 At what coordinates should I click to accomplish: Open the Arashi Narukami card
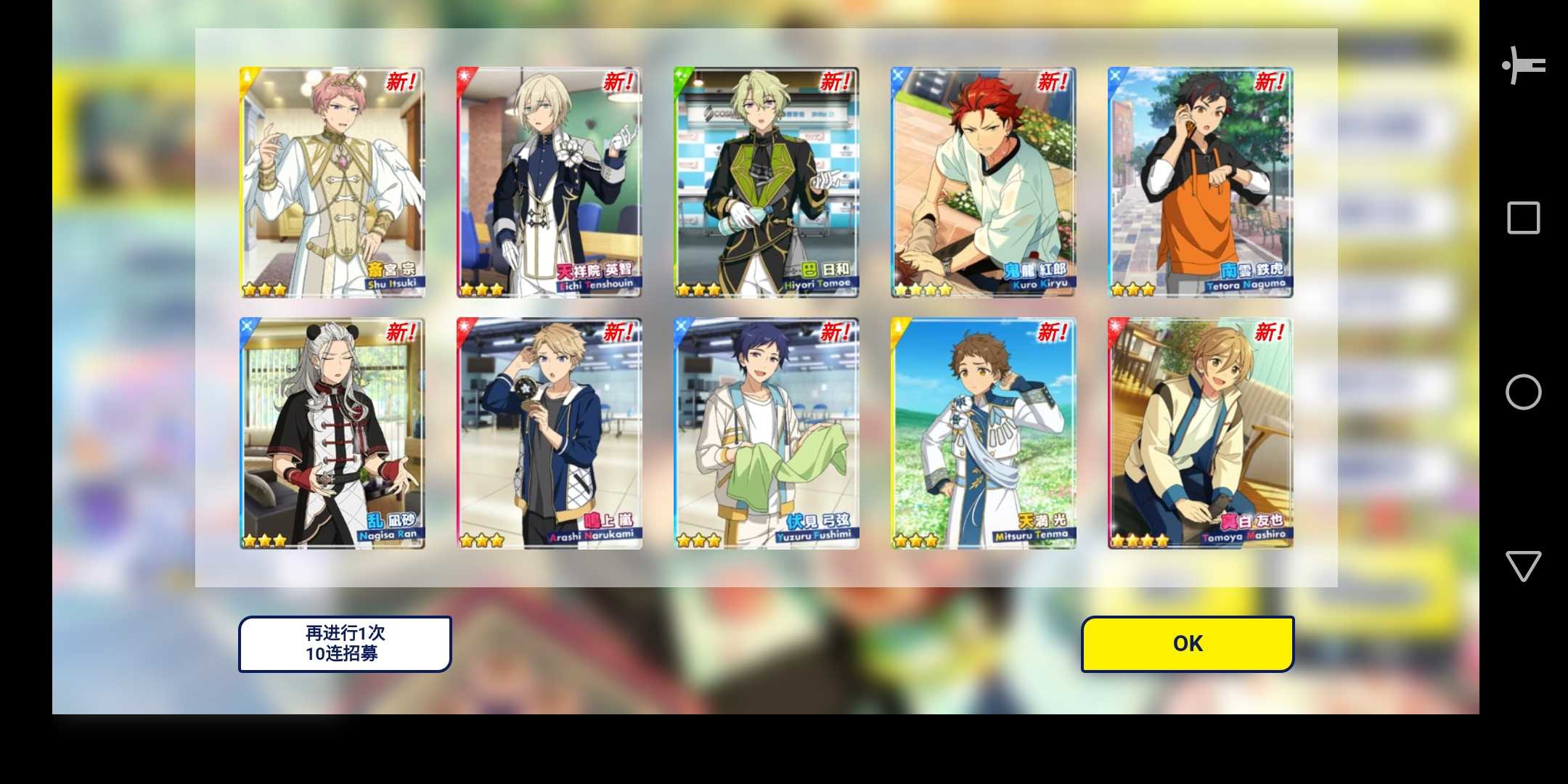point(549,433)
